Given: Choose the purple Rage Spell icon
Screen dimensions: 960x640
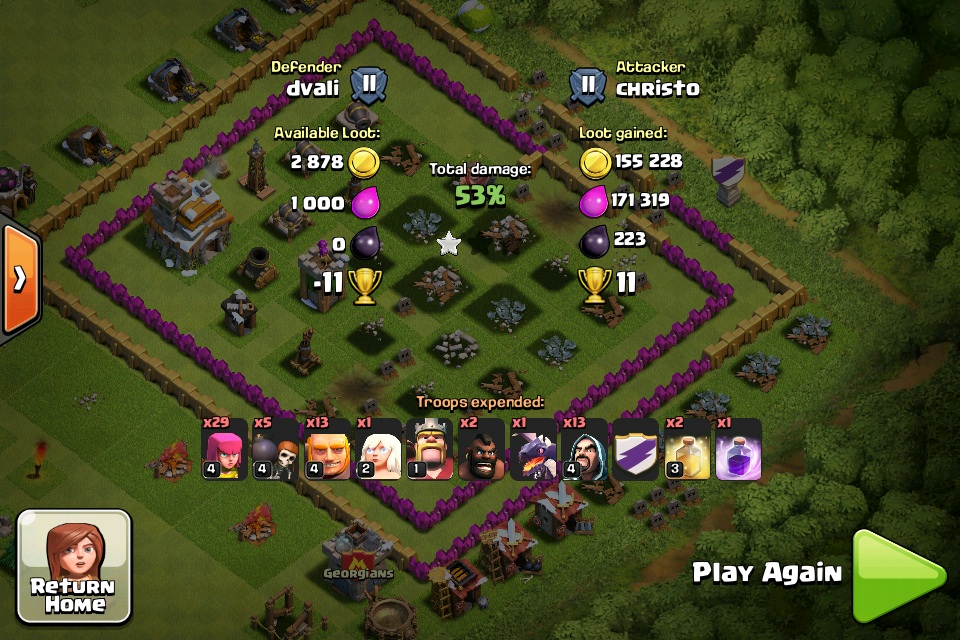Looking at the screenshot, I should coord(738,449).
